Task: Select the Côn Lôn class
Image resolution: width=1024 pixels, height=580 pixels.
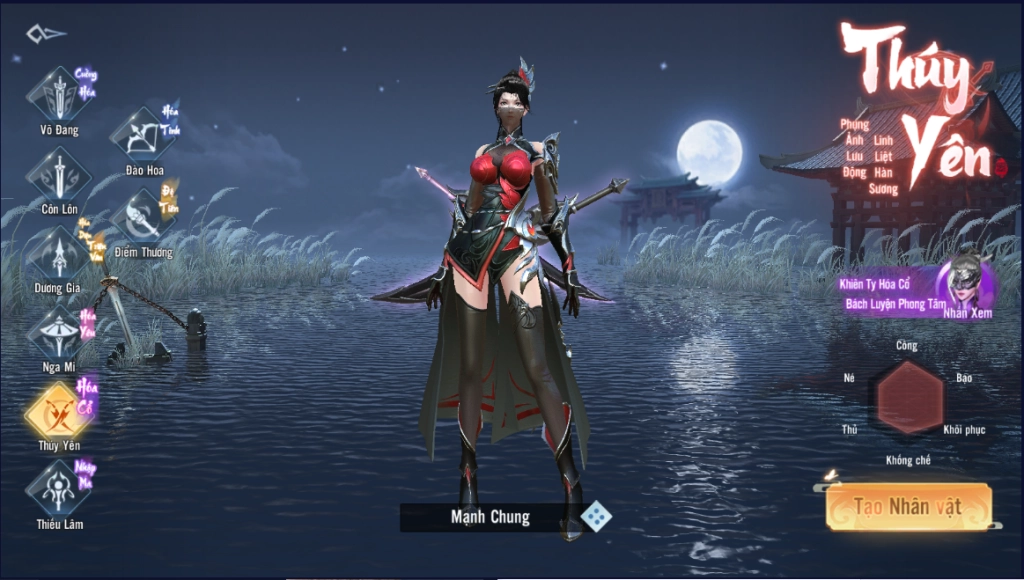Action: [59, 175]
